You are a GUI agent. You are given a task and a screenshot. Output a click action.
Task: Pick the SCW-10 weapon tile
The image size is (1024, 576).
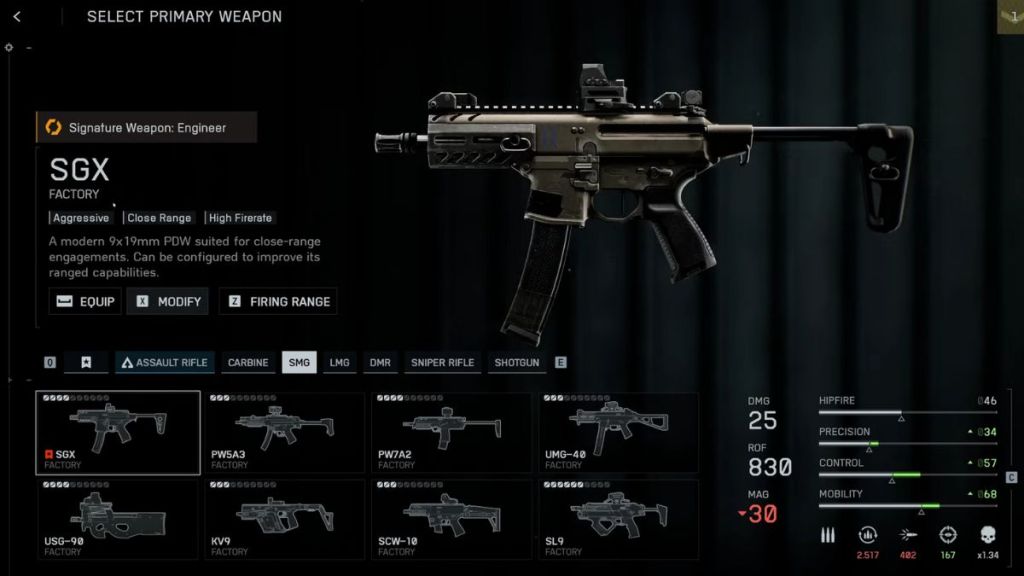pos(452,519)
